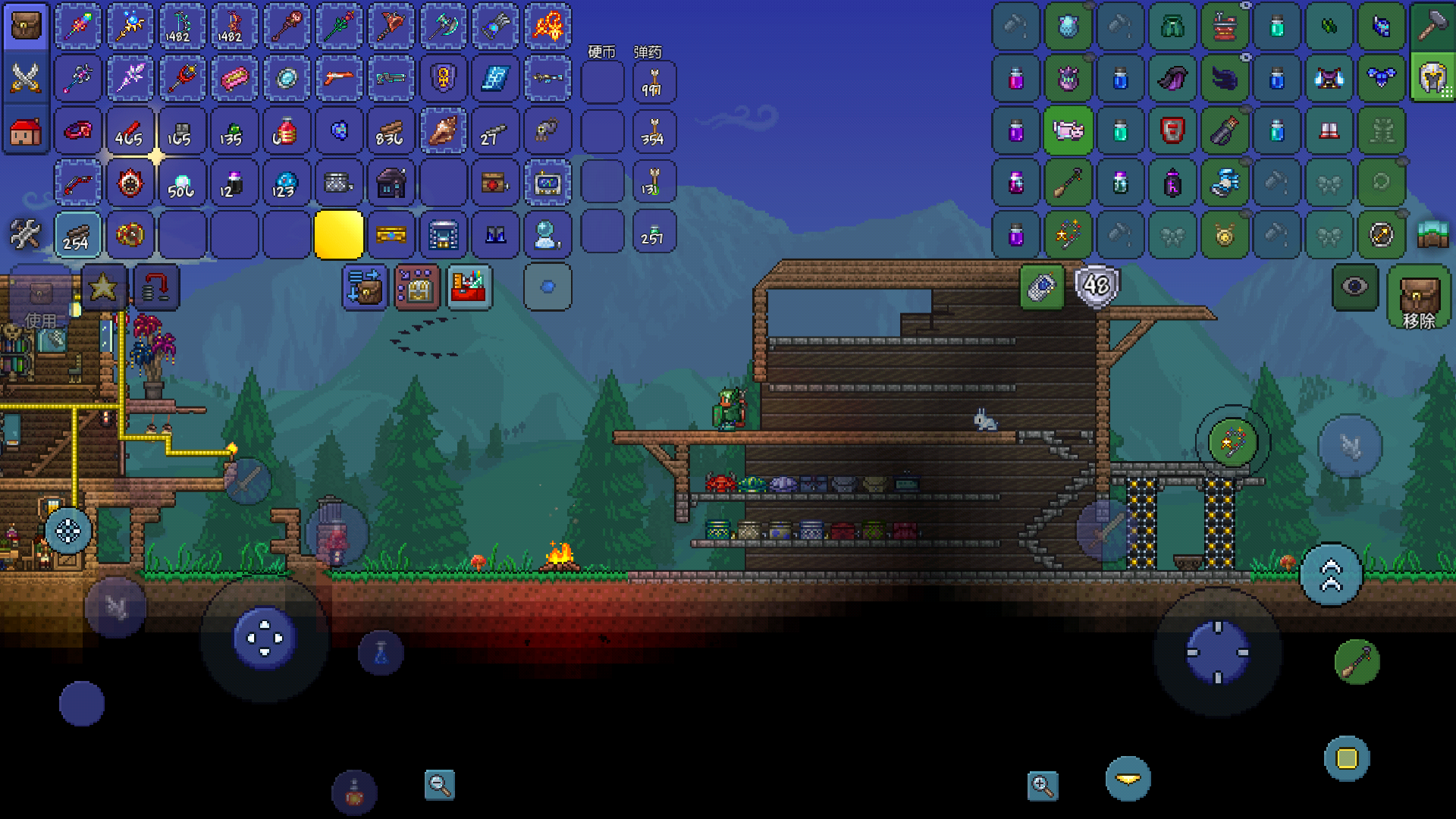Toggle the favorite star button
The image size is (1456, 819).
coord(103,287)
